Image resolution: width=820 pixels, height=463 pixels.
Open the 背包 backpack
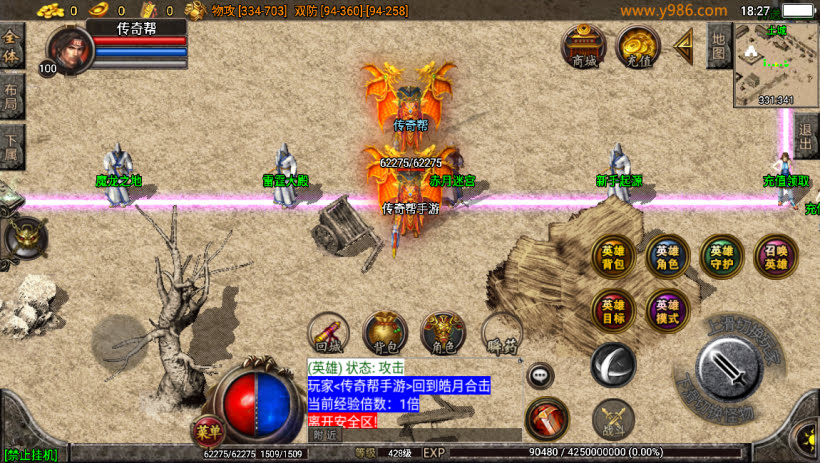(x=384, y=333)
